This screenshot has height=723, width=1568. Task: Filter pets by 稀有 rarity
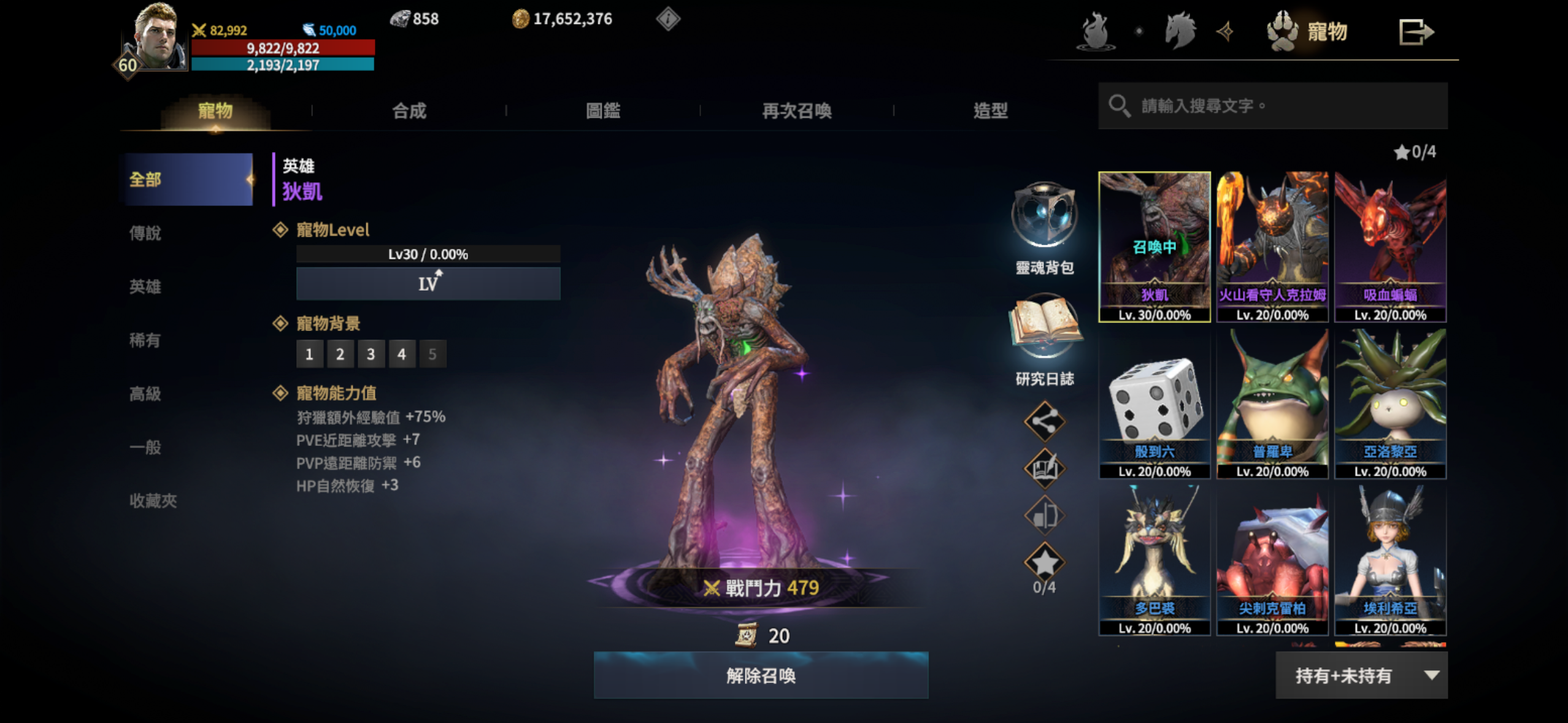tap(145, 340)
